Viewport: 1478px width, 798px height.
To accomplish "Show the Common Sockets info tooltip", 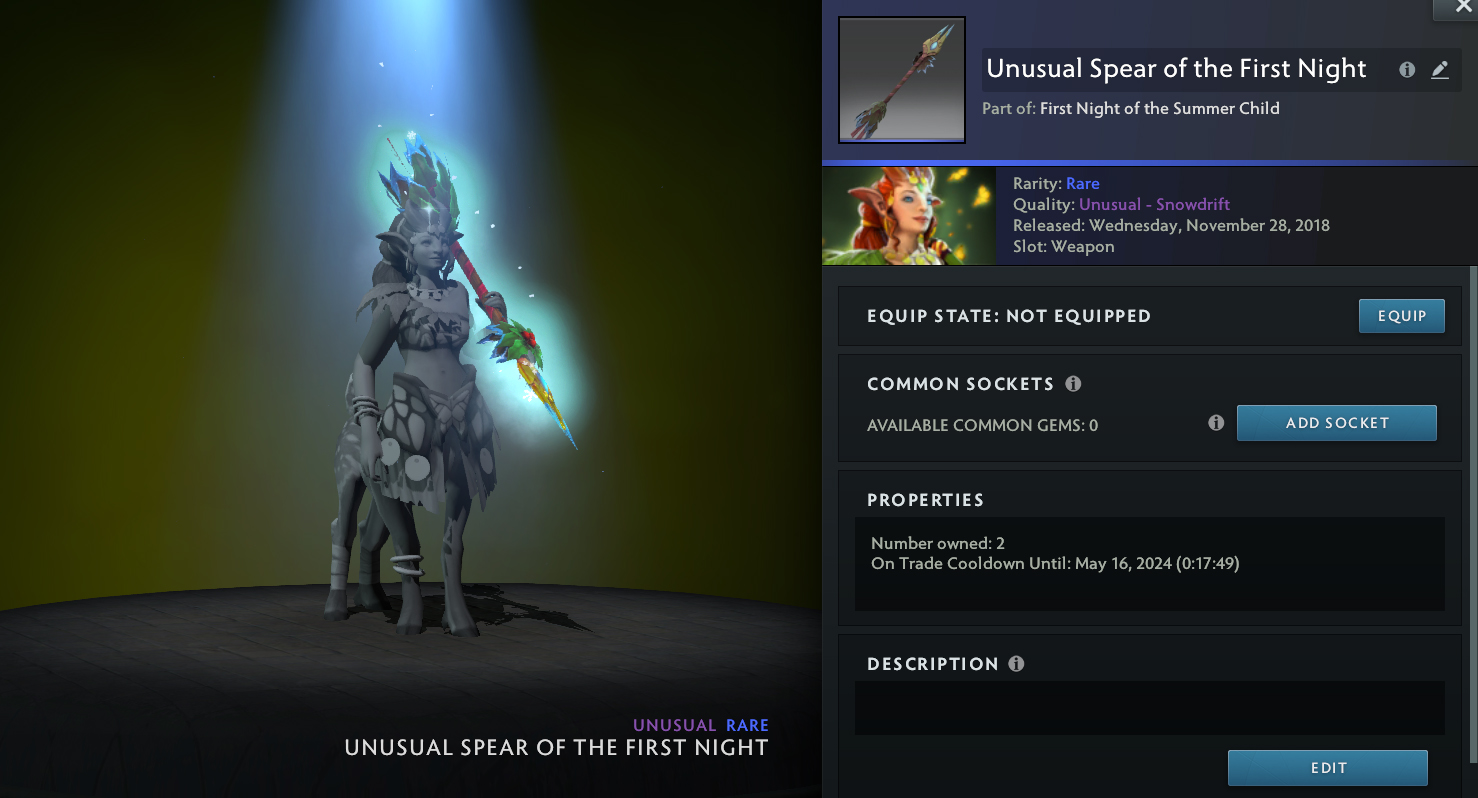I will tap(1073, 384).
